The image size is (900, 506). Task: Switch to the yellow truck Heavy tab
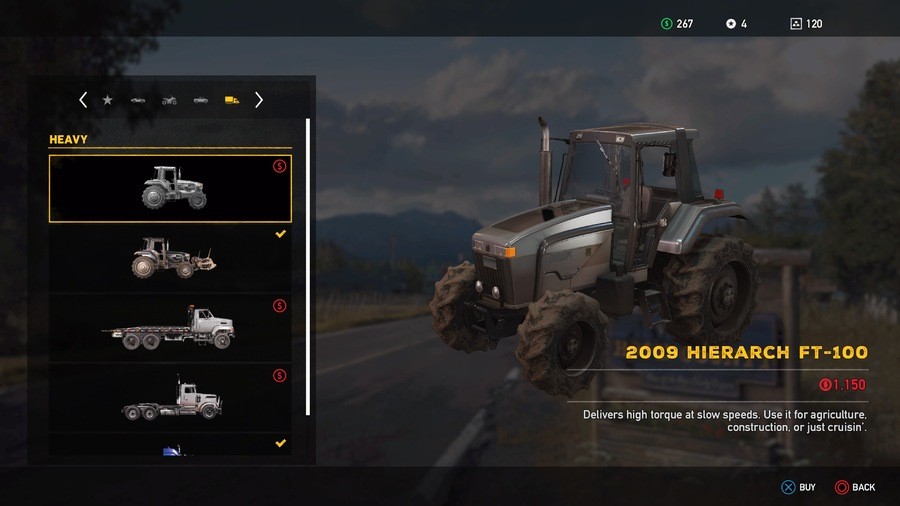(x=231, y=100)
